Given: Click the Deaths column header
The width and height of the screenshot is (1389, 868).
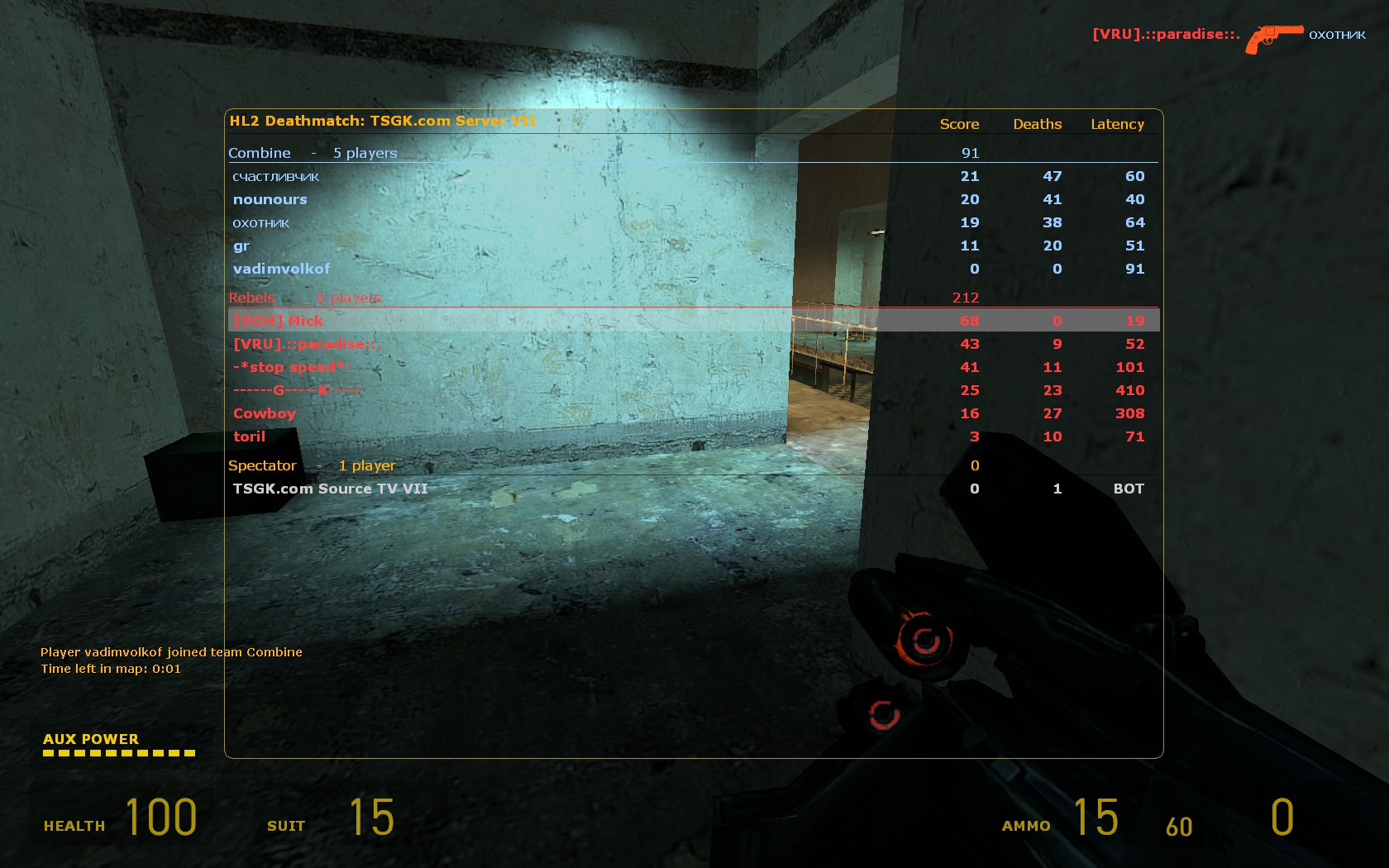Looking at the screenshot, I should [x=1038, y=124].
